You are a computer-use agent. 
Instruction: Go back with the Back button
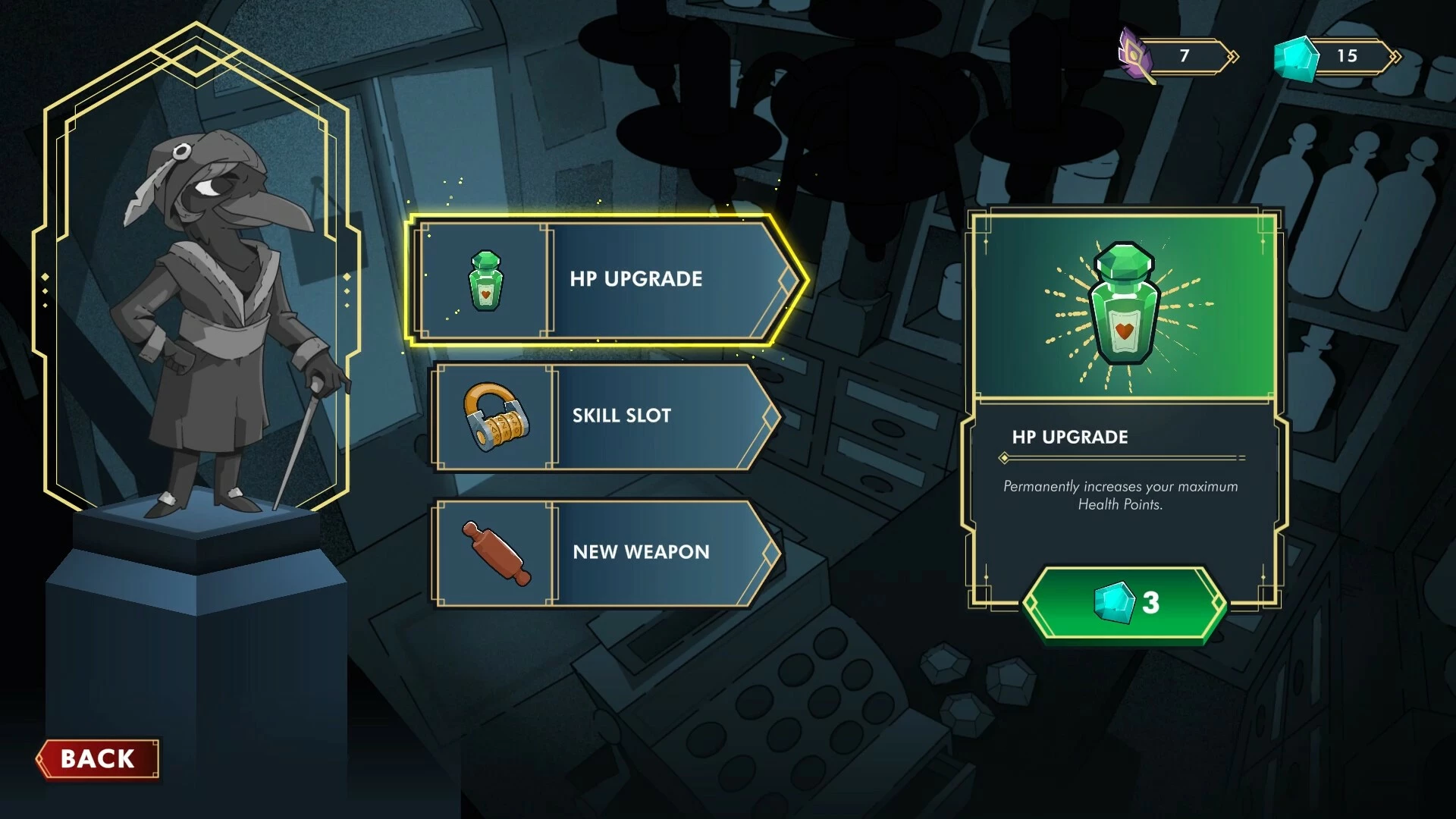pyautogui.click(x=99, y=758)
